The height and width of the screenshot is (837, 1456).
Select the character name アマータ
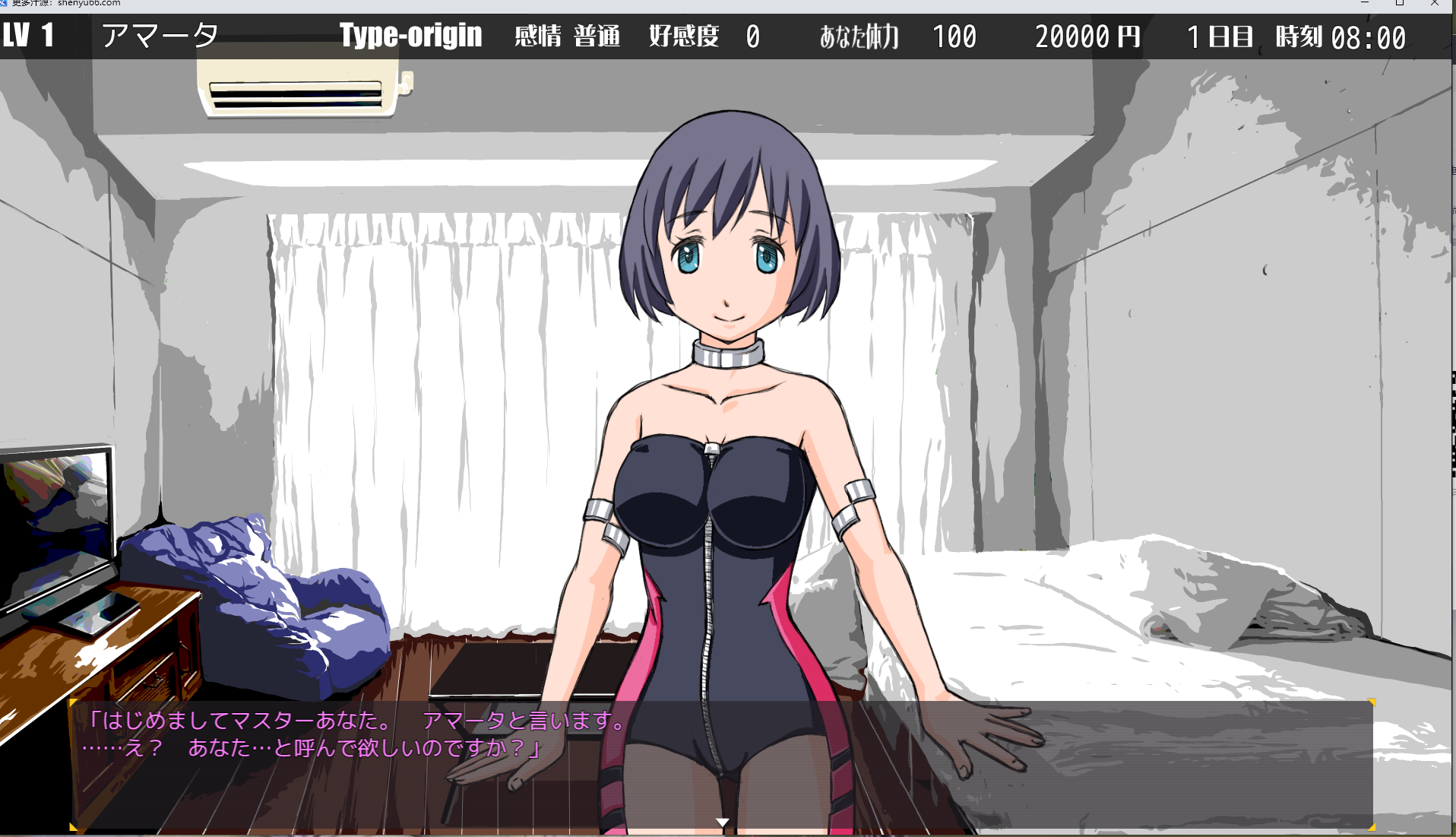click(x=162, y=36)
